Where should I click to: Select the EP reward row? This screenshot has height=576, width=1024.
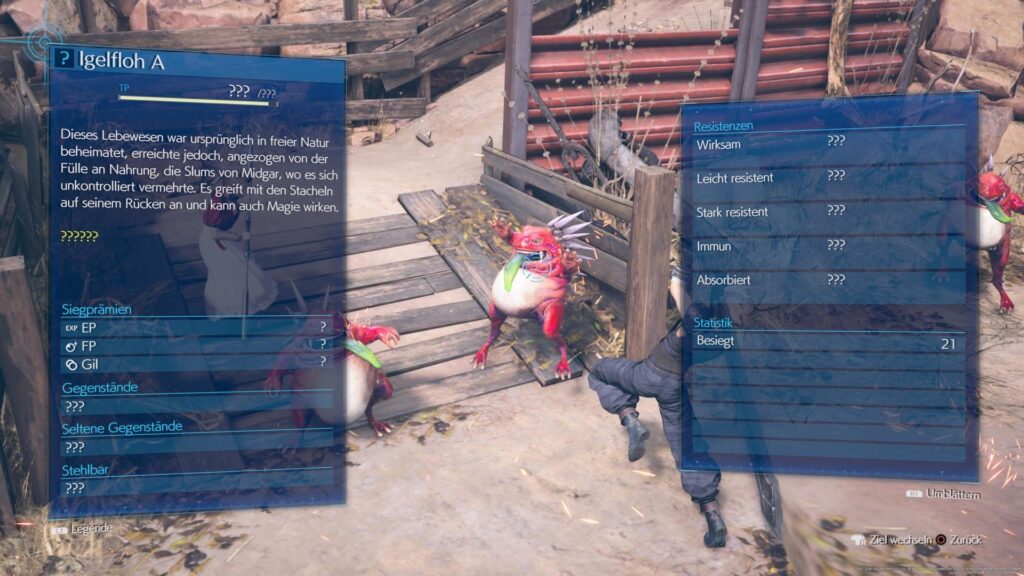(x=196, y=327)
